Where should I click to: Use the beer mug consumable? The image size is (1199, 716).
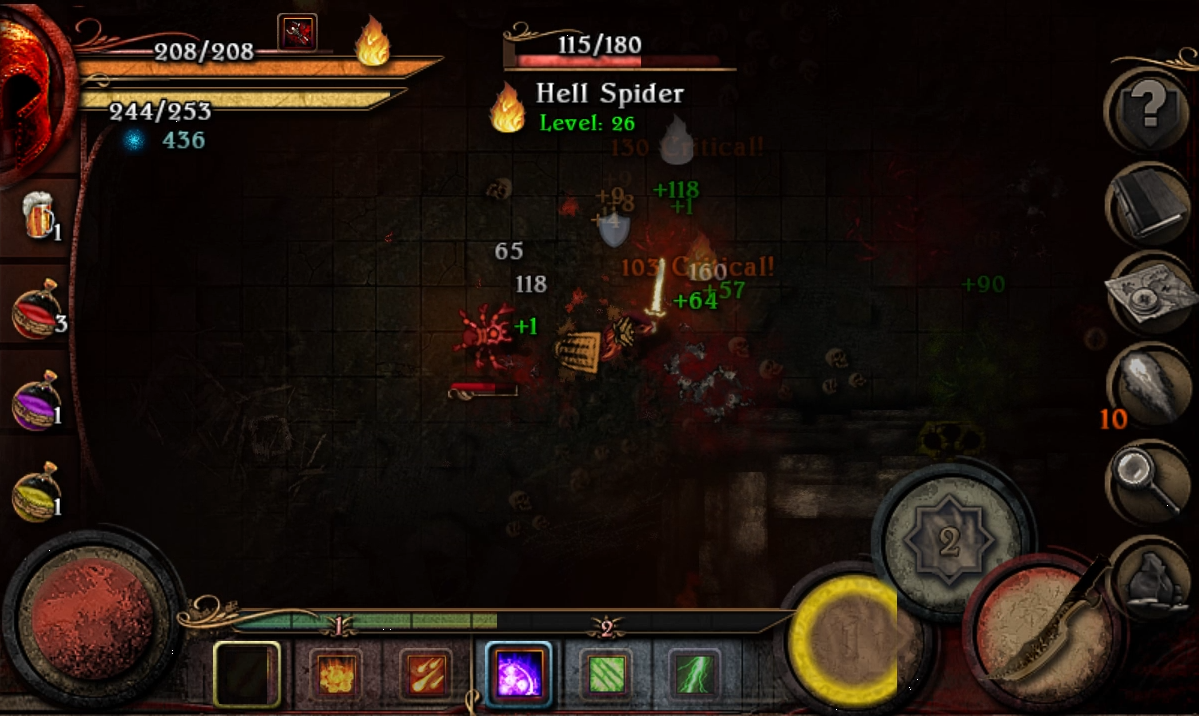pos(38,217)
